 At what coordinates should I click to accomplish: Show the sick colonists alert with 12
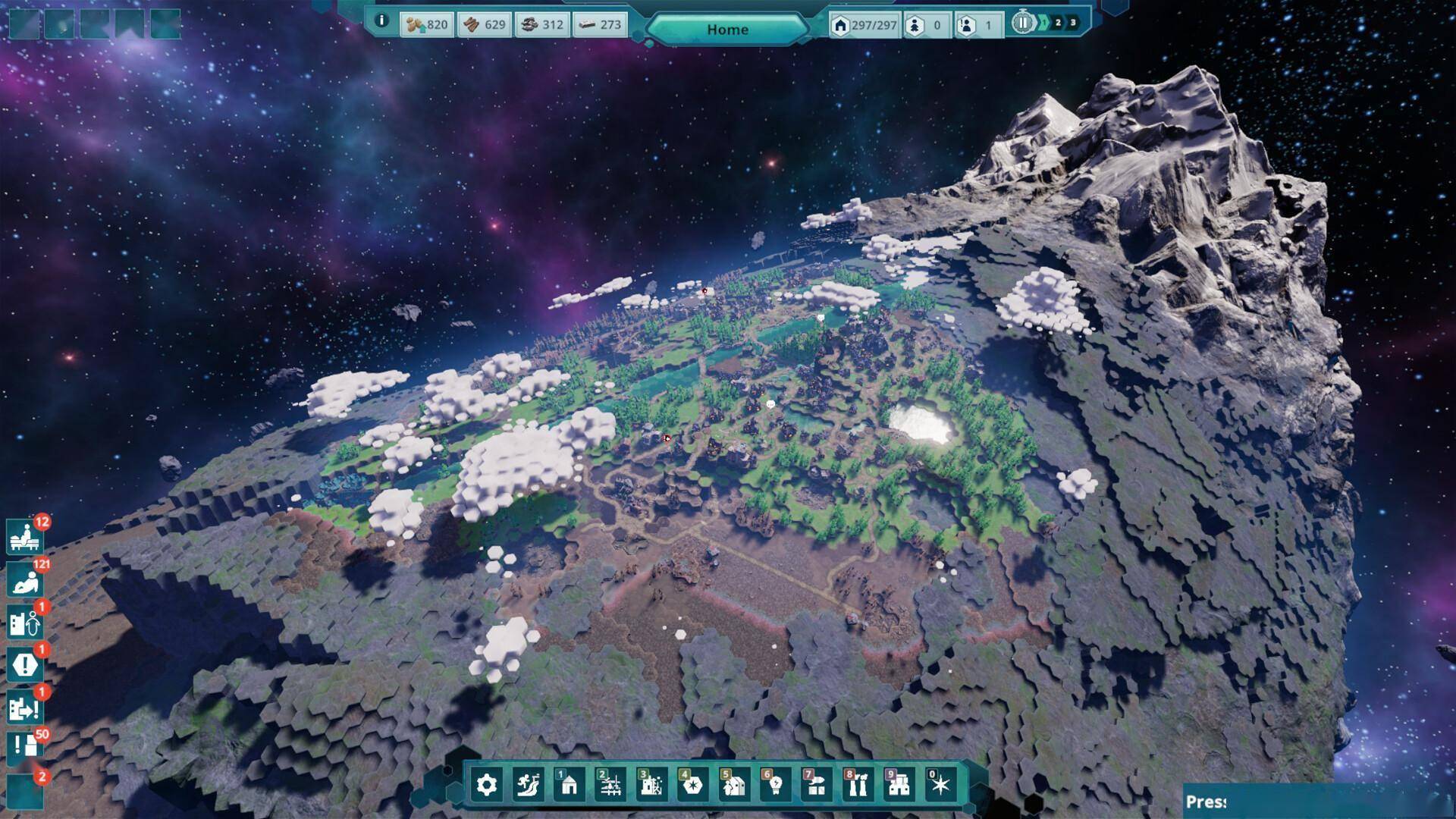tap(24, 538)
